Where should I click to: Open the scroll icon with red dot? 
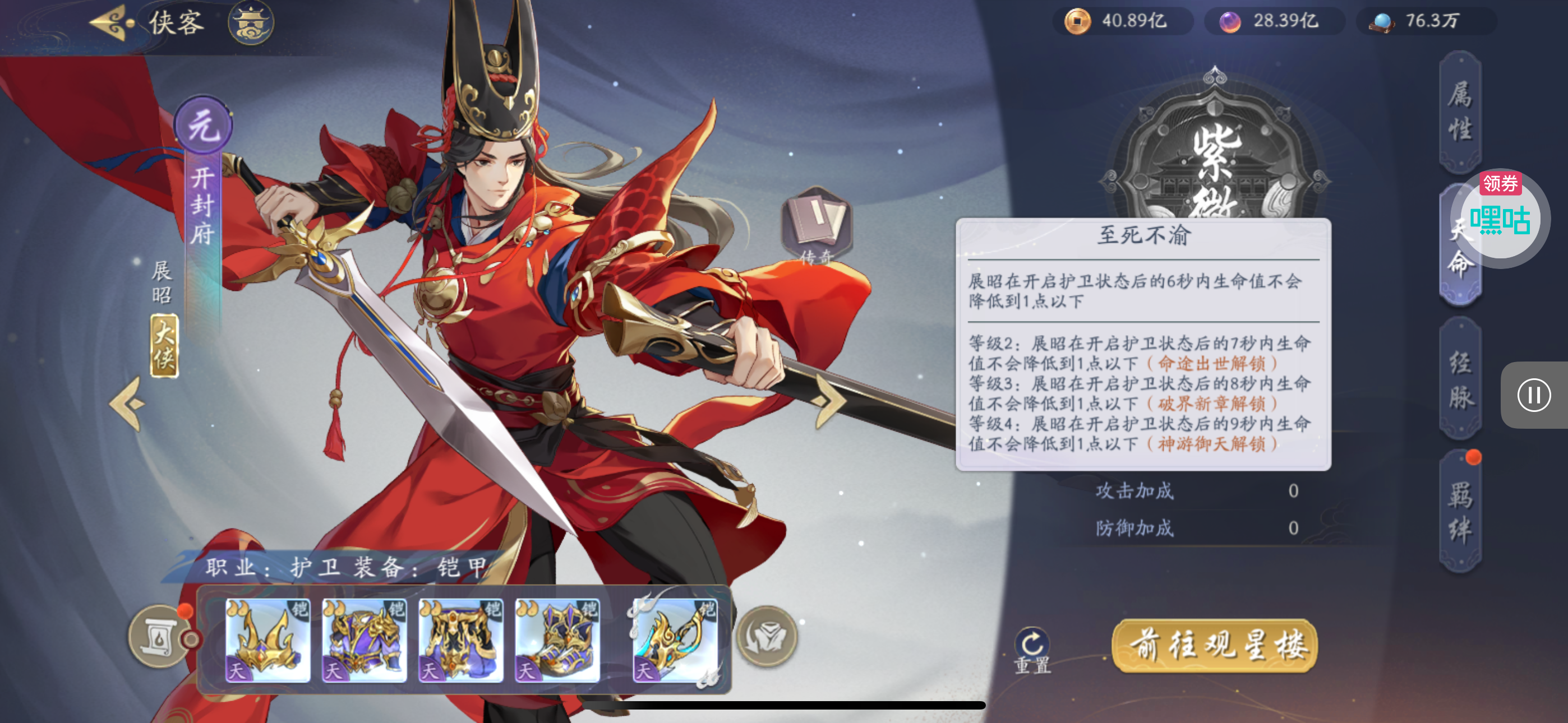point(159,637)
